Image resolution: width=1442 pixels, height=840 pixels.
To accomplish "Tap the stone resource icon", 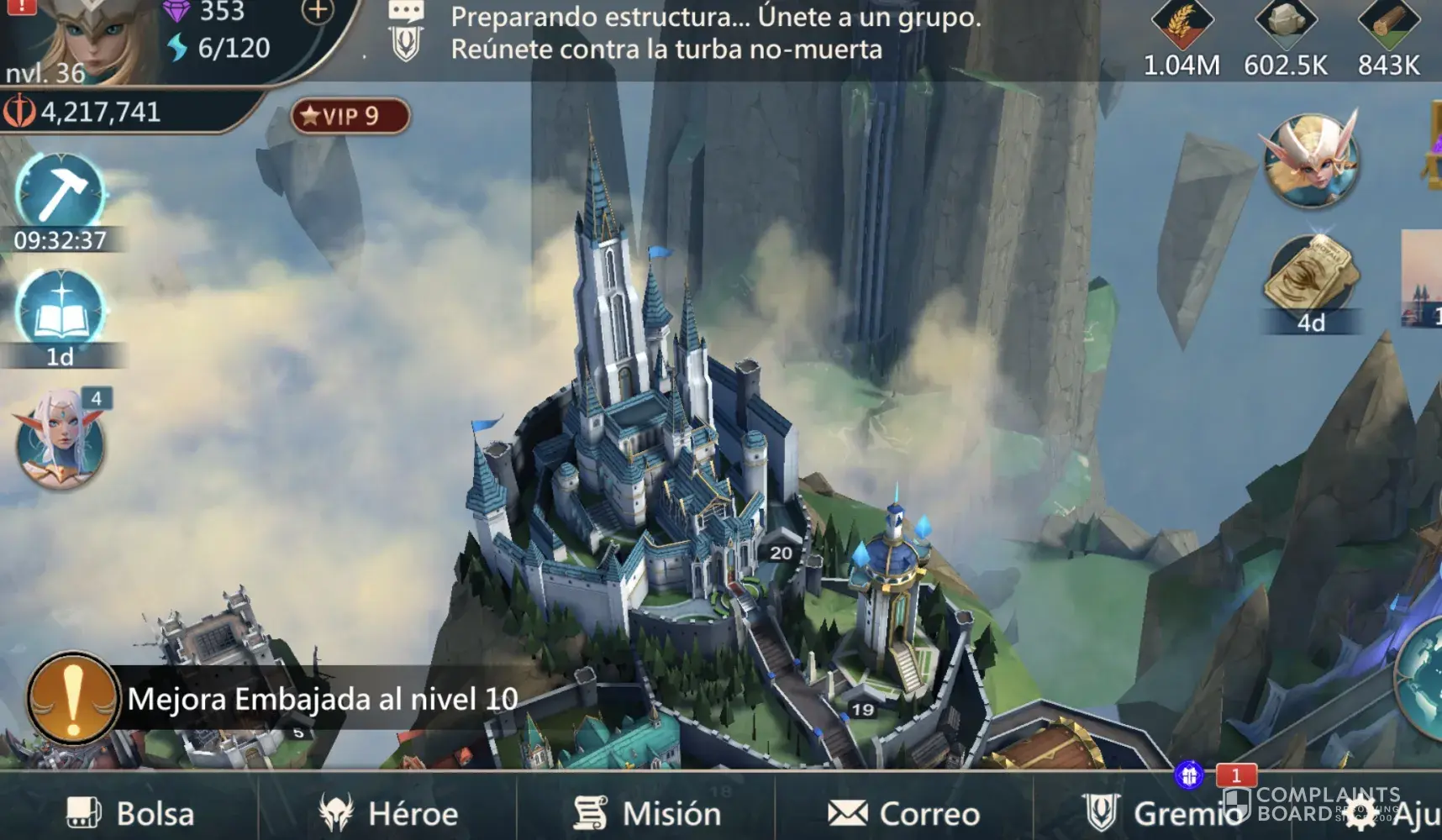I will [1286, 24].
